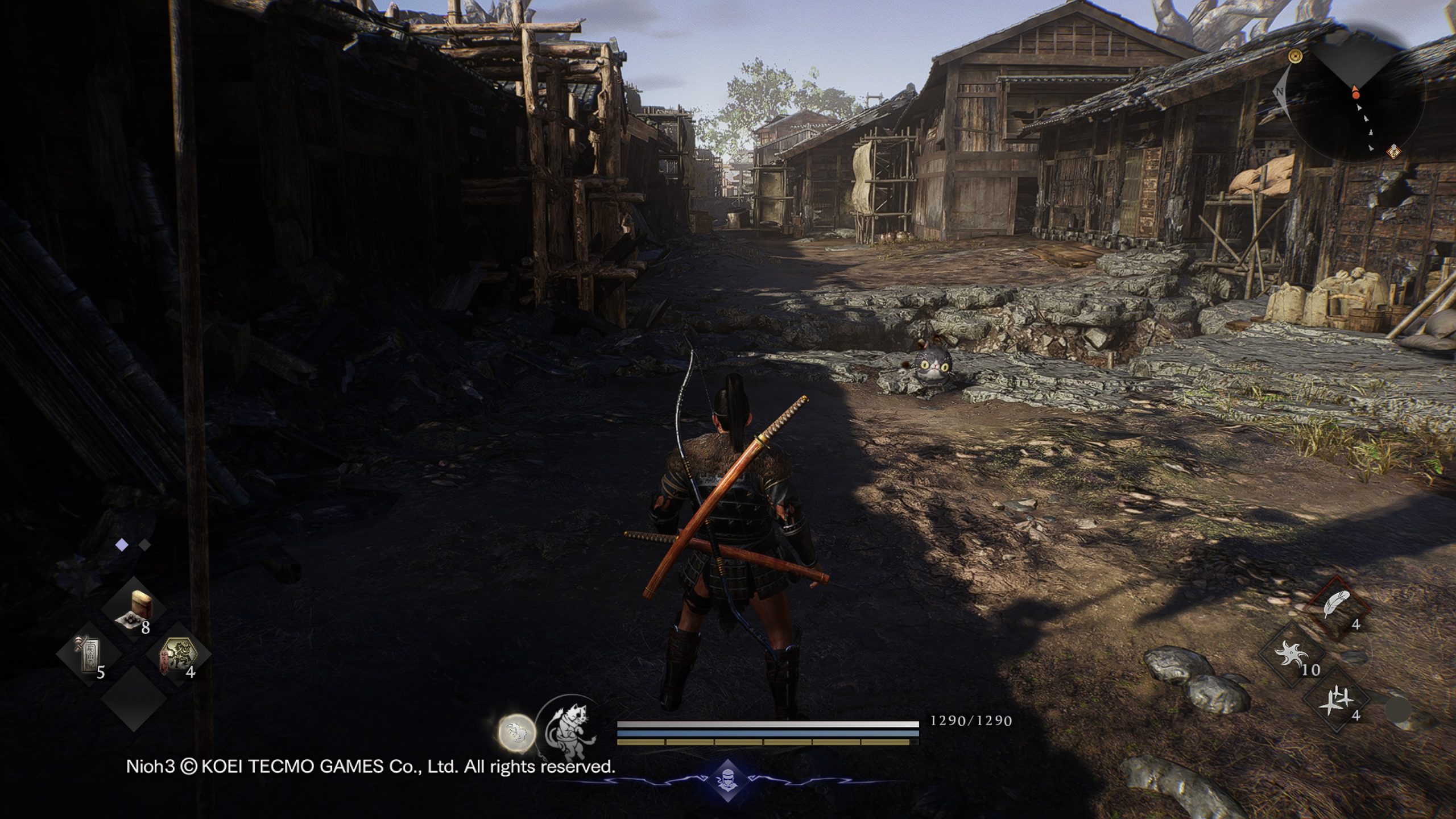Activate the glowing round spirit orb

point(517,731)
